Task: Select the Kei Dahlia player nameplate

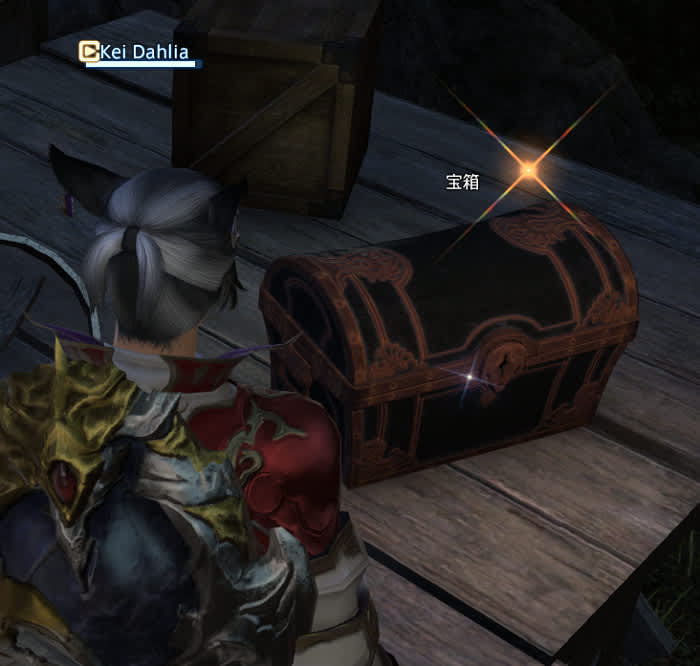Action: [x=144, y=53]
